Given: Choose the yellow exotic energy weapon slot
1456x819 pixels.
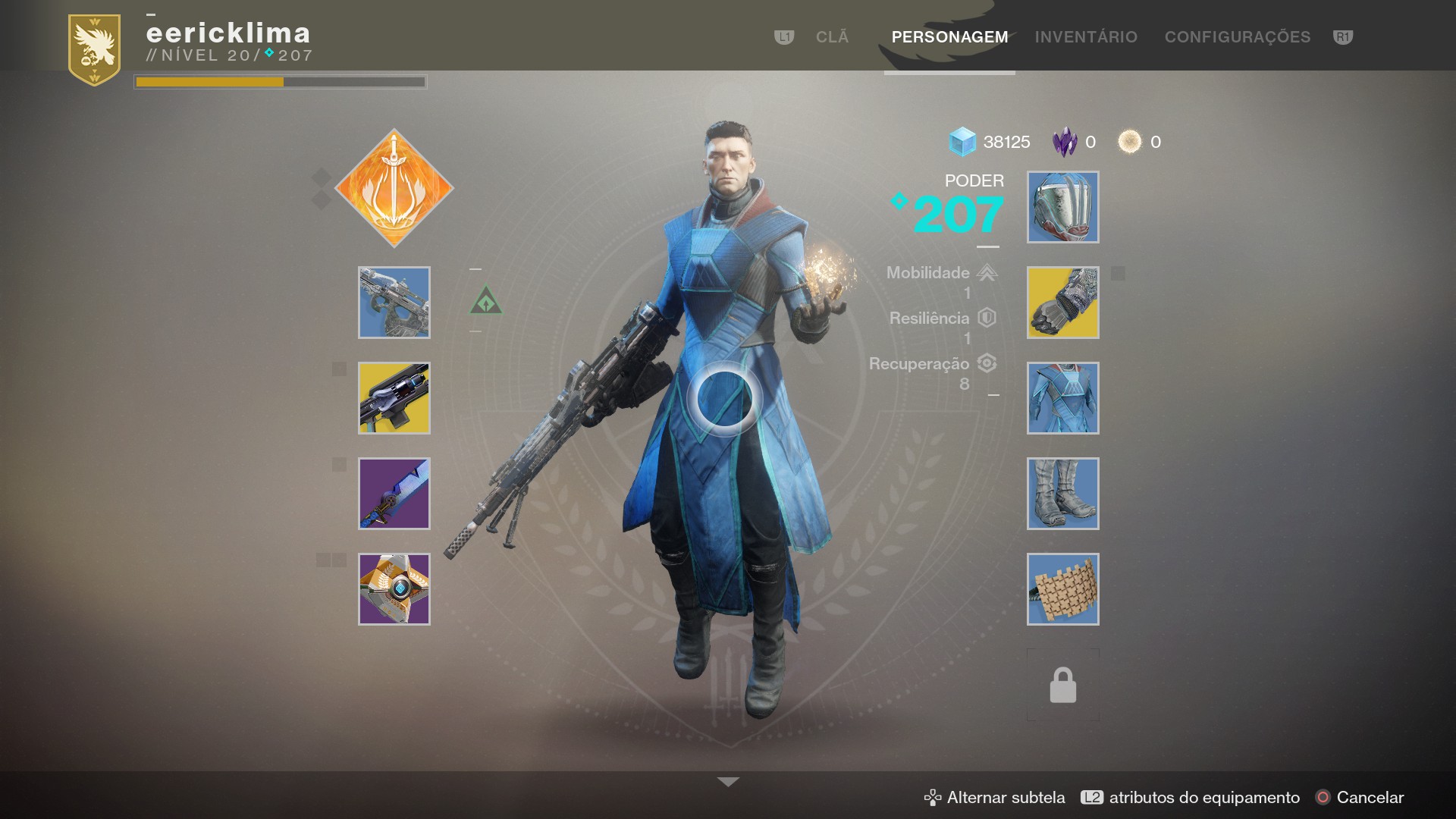Looking at the screenshot, I should [394, 398].
